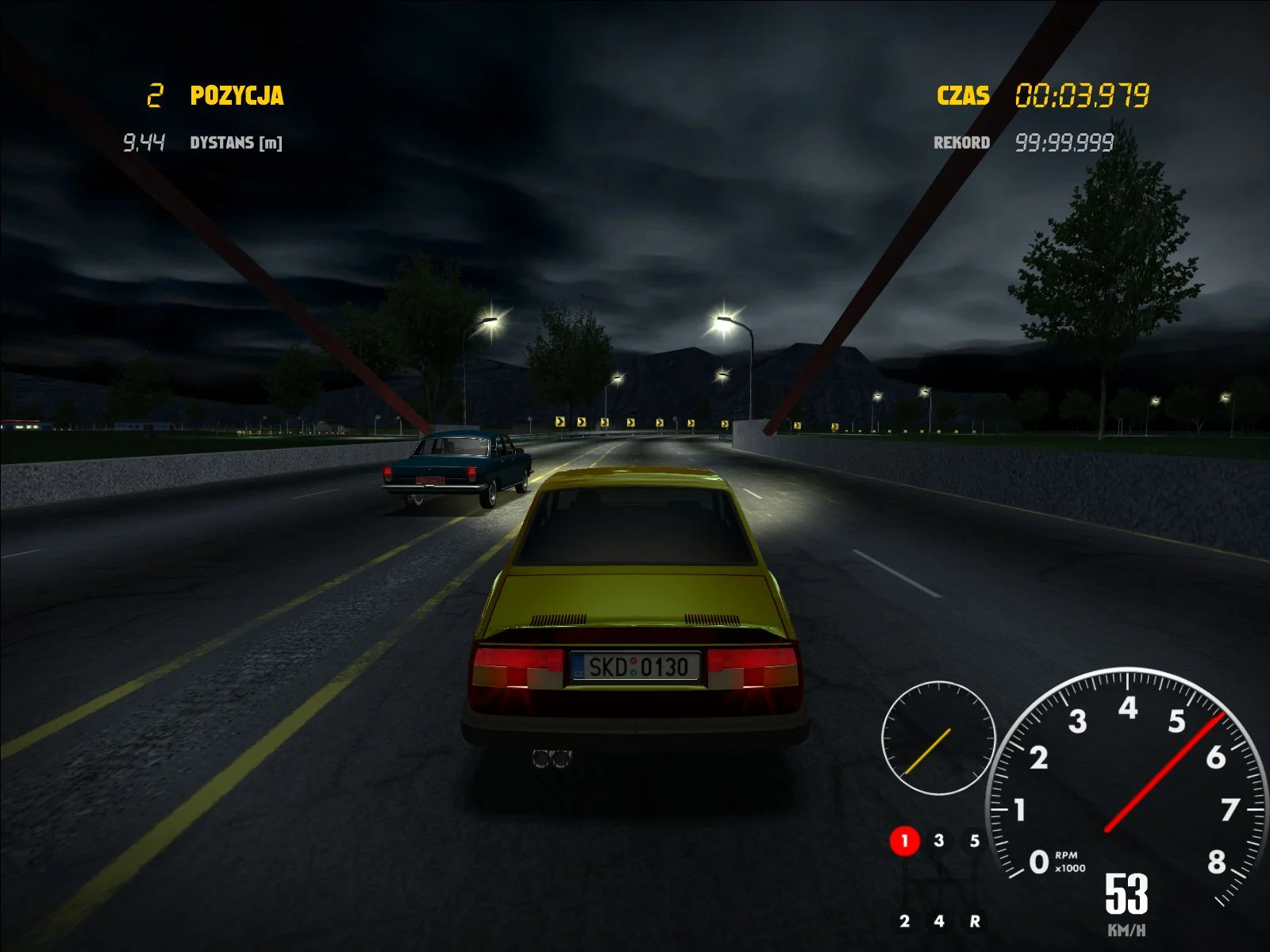
Task: Click the number 2 position value
Action: (x=154, y=94)
